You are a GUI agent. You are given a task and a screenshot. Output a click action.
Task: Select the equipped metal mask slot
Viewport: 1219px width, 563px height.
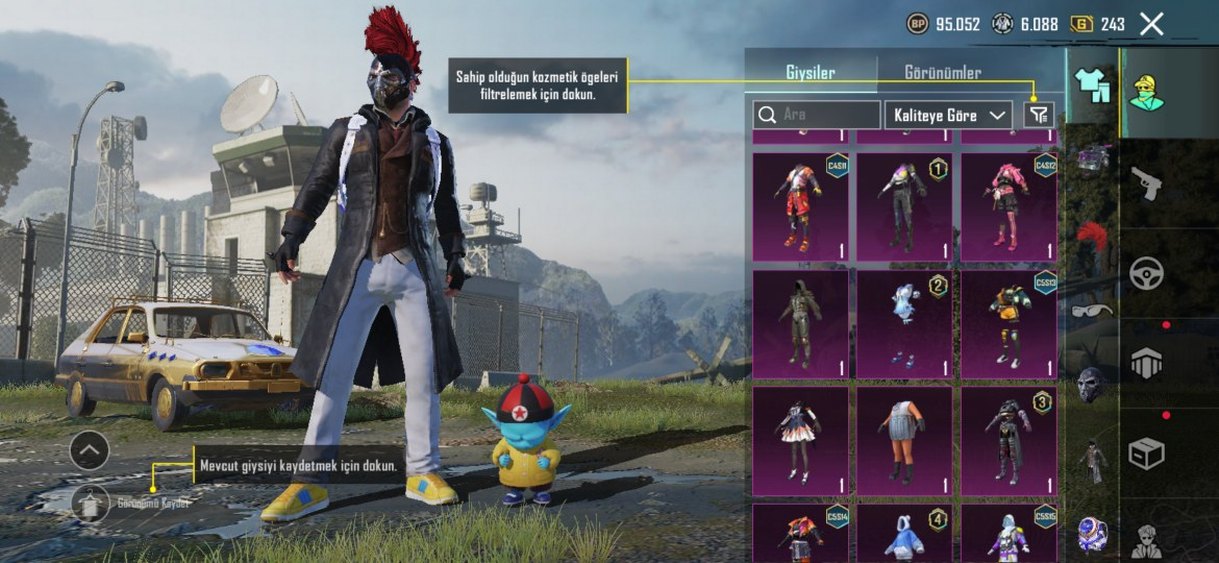tap(1091, 385)
